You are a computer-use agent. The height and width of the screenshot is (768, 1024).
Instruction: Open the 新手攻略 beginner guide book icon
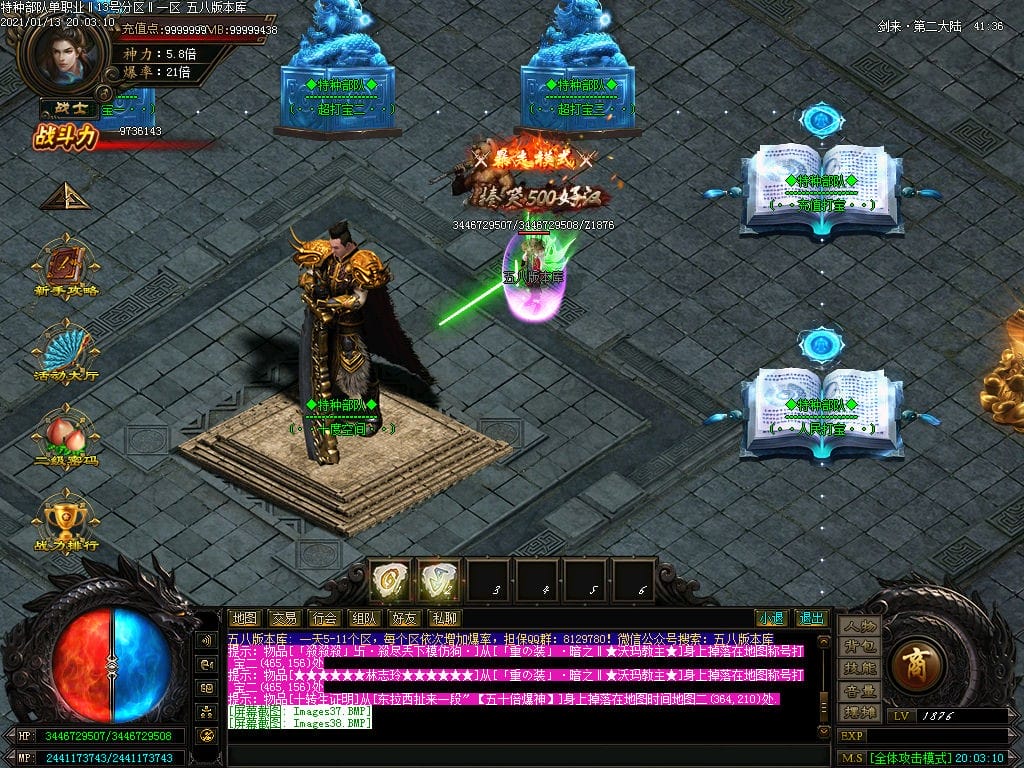tap(65, 265)
